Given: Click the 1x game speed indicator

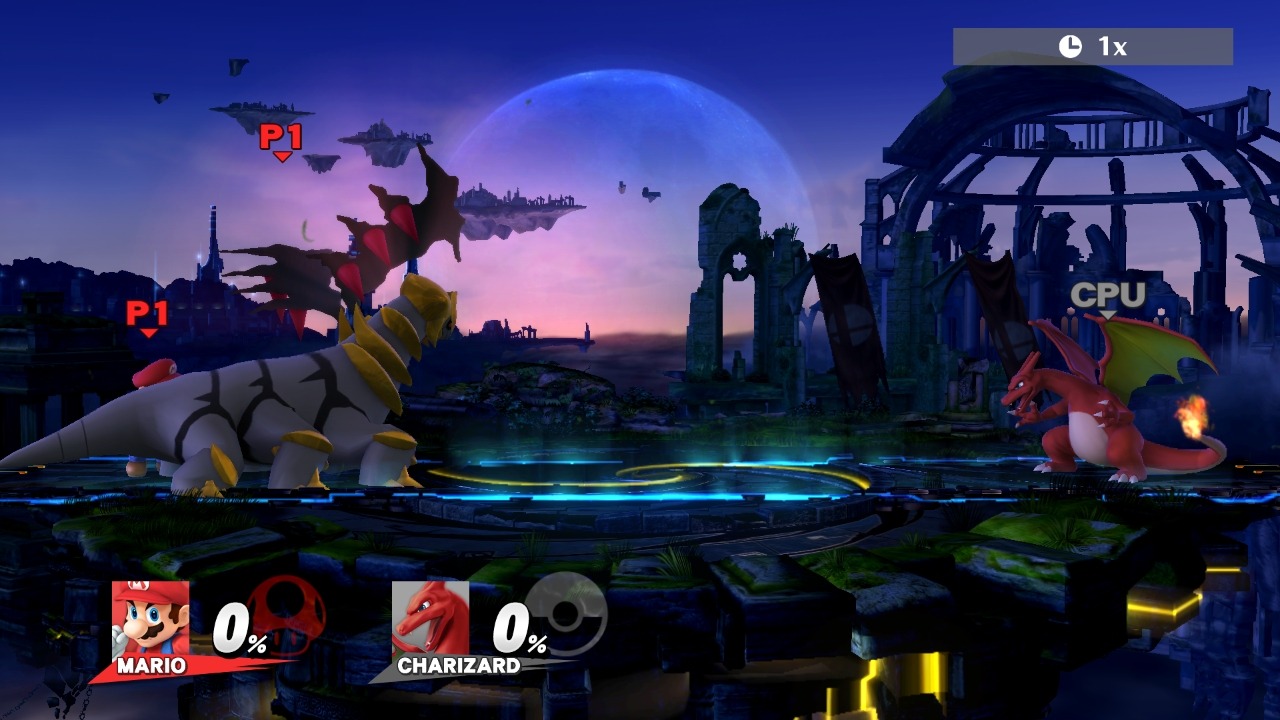Looking at the screenshot, I should point(1092,46).
